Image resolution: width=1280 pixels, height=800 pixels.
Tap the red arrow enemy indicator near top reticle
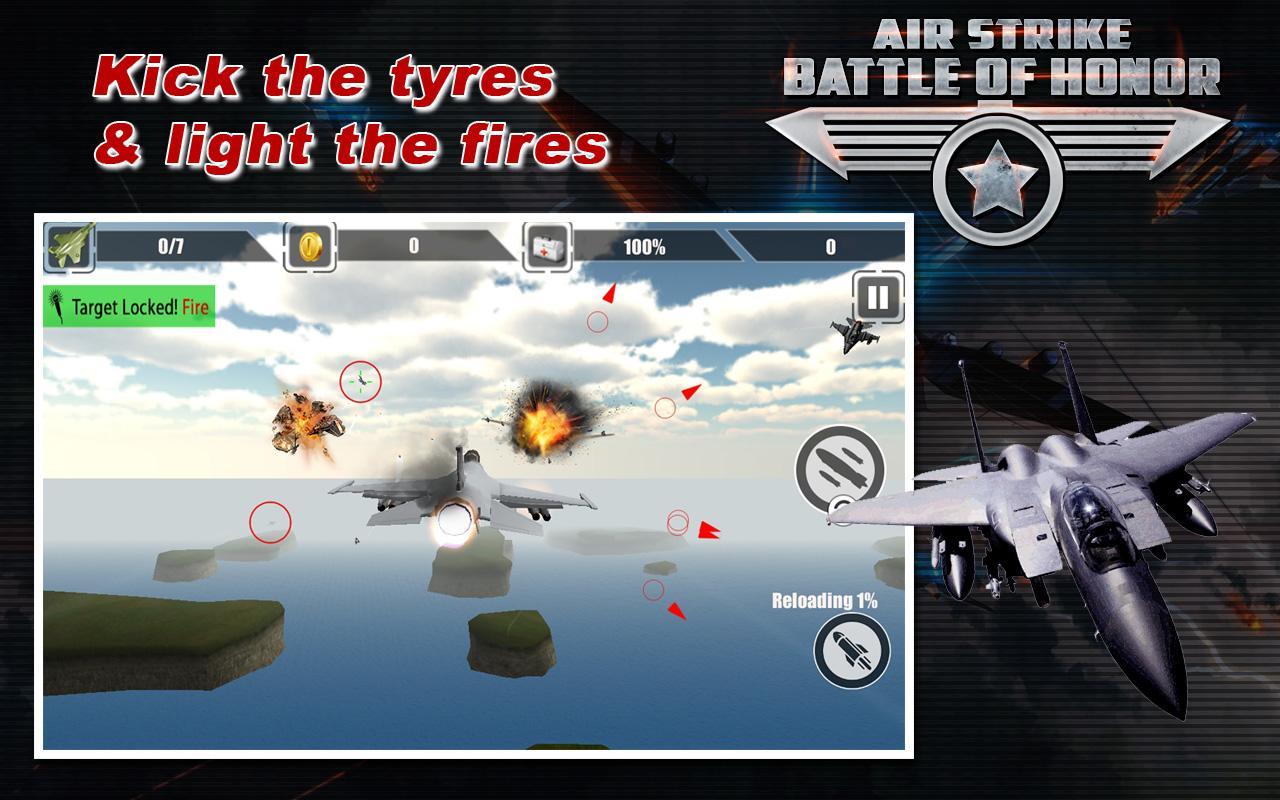coord(610,290)
